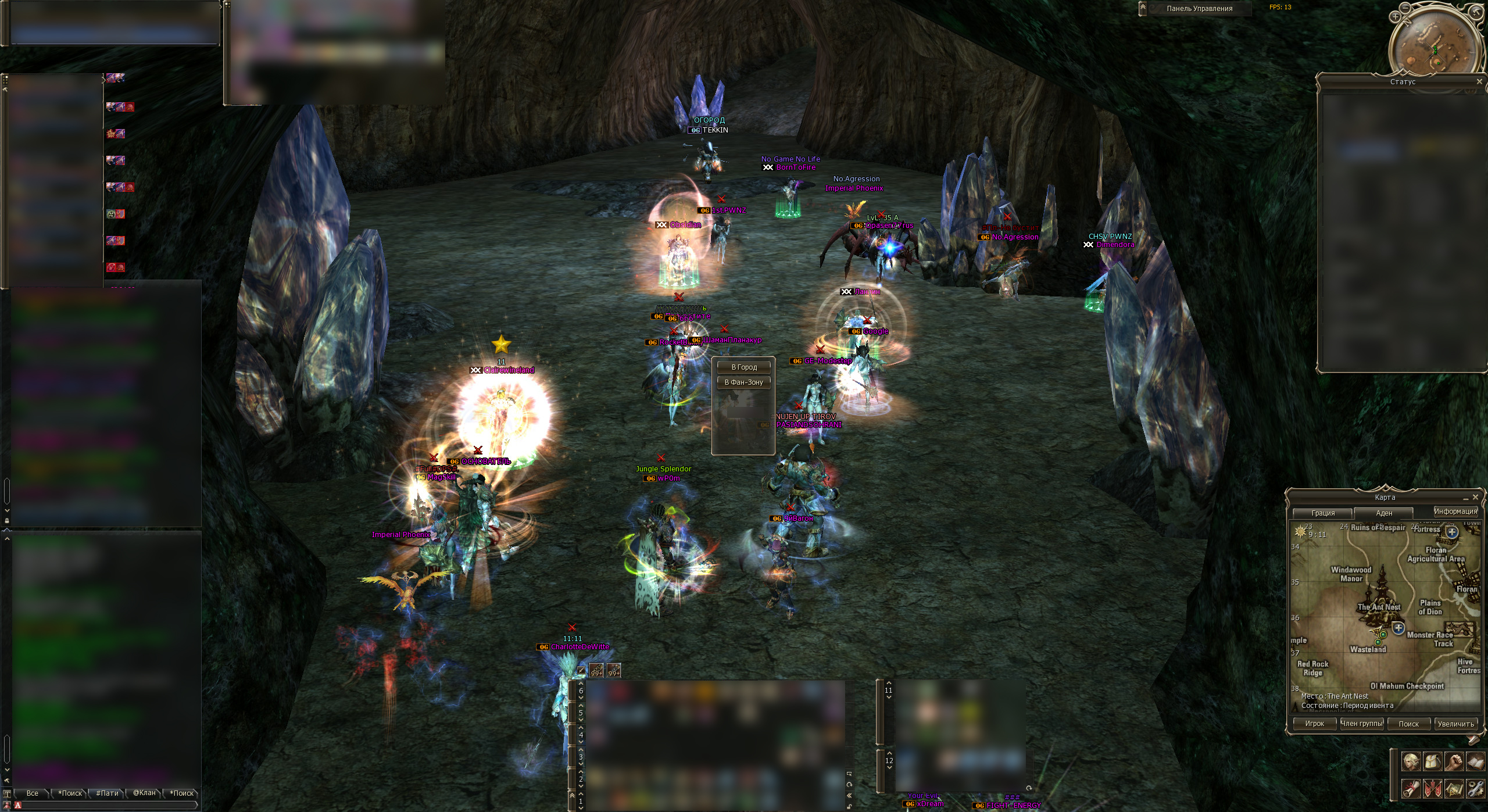The image size is (1488, 812).
Task: Select the "В Фан-Зону" teleport option
Action: [744, 382]
